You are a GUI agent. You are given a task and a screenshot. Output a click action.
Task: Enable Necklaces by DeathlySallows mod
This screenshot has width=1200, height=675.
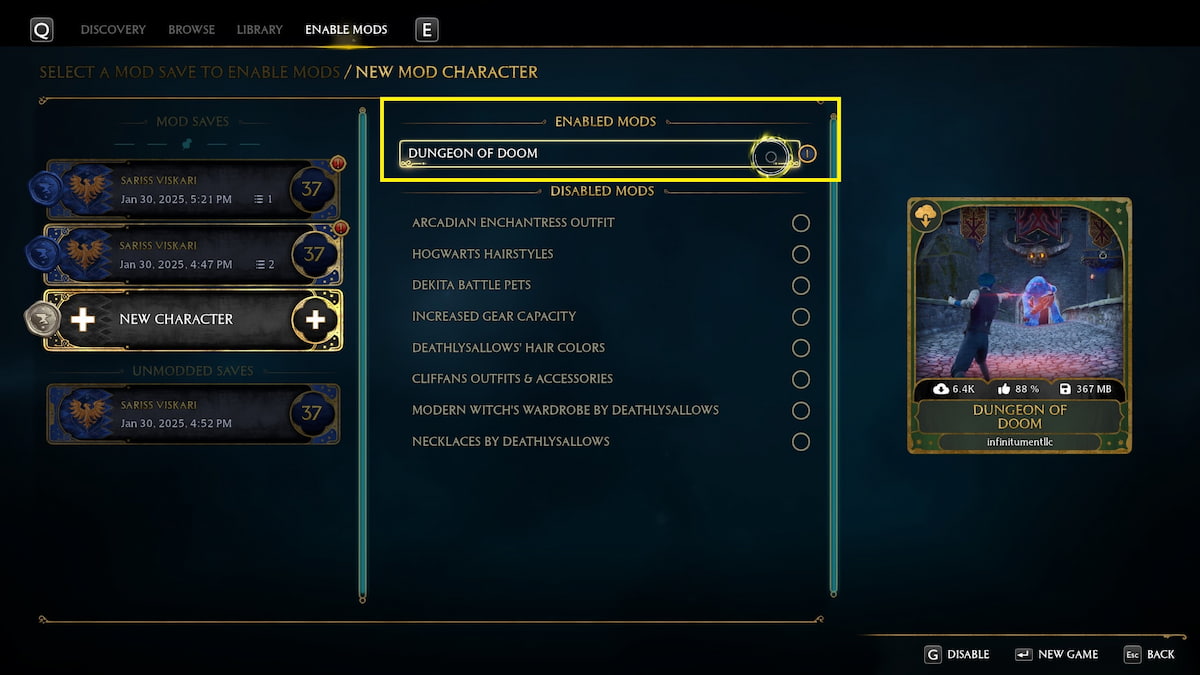(x=800, y=442)
